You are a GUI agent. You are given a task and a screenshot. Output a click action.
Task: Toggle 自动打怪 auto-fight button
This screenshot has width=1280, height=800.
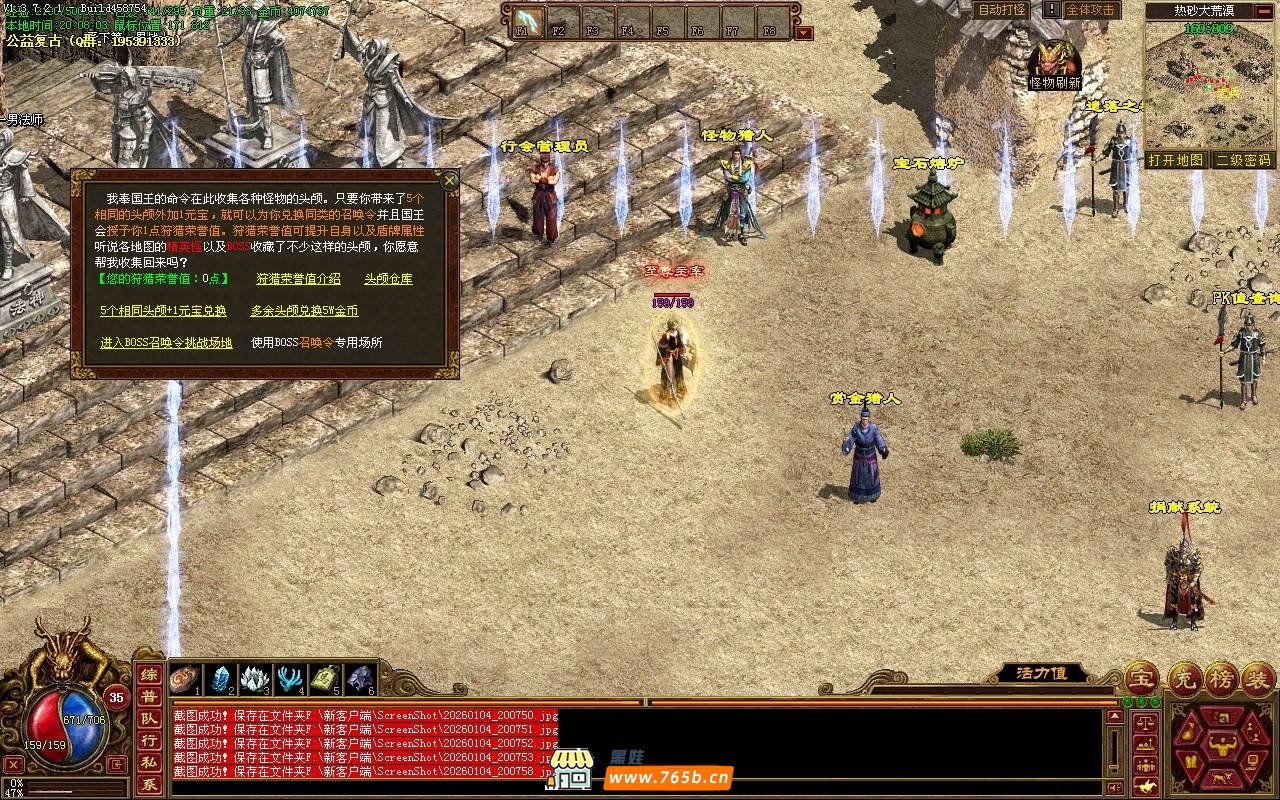[1001, 10]
